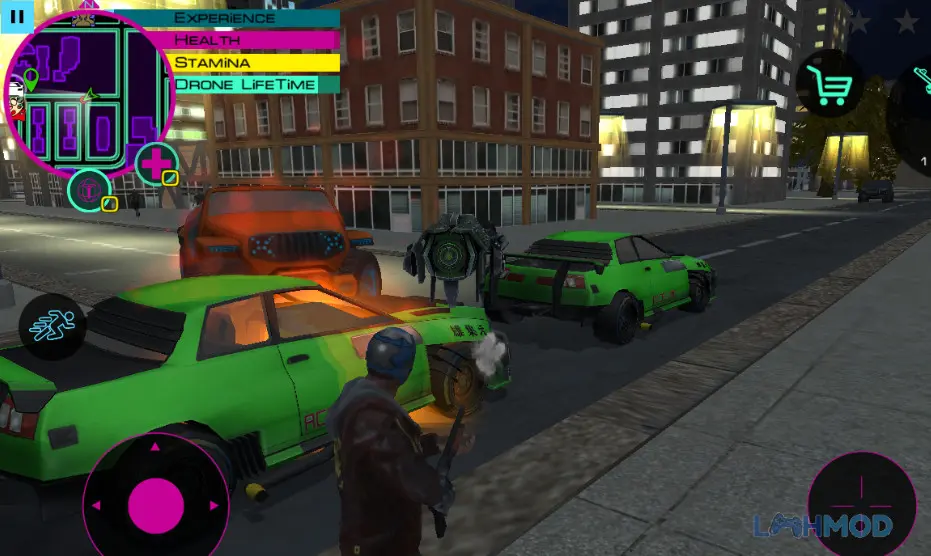Toggle the running man sprint button
This screenshot has height=556, width=931.
[52, 327]
